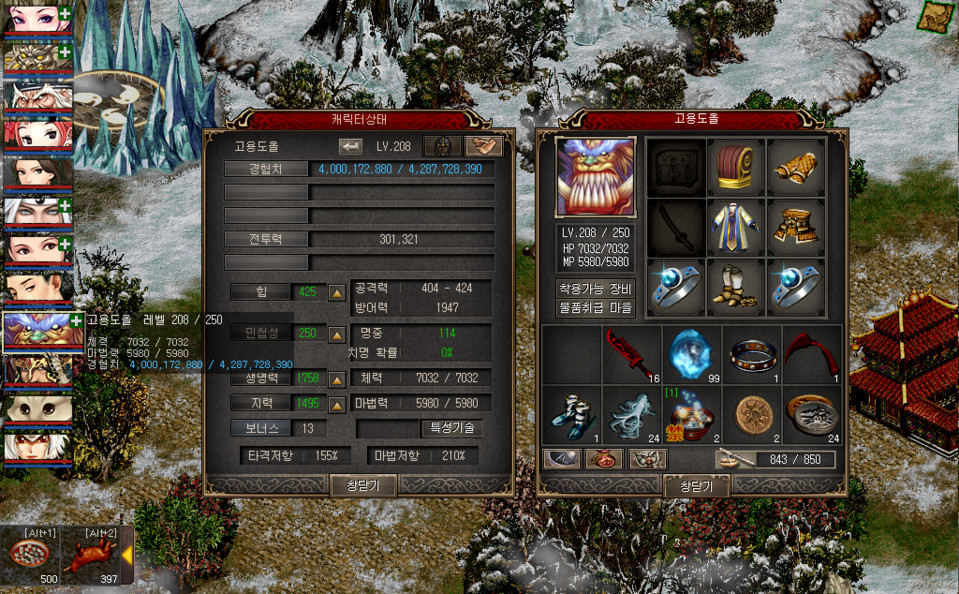Viewport: 959px width, 594px height.
Task: Use the Alt+2 roast meat quick slot
Action: tap(92, 556)
